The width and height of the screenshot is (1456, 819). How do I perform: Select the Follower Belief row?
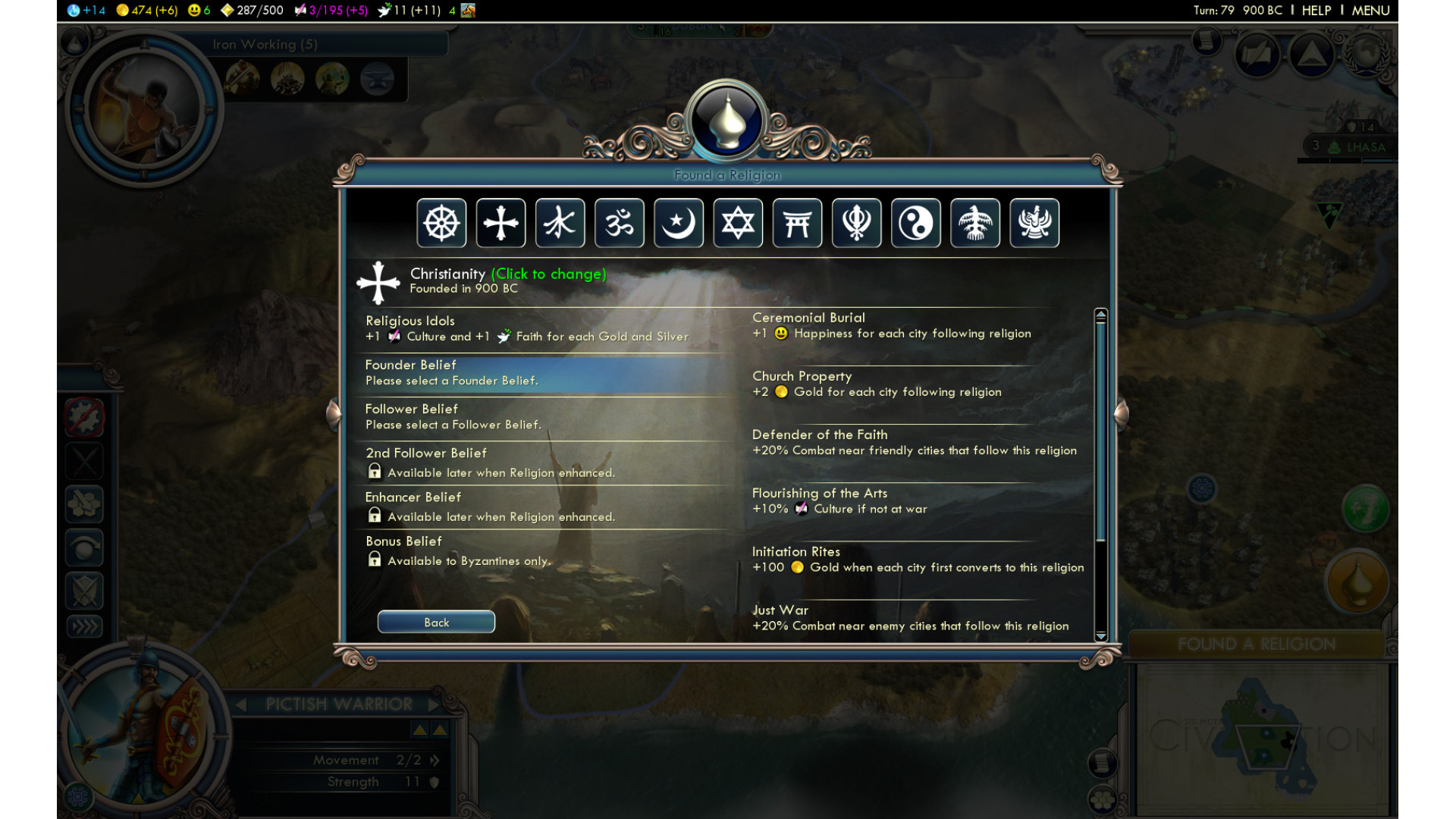point(543,417)
